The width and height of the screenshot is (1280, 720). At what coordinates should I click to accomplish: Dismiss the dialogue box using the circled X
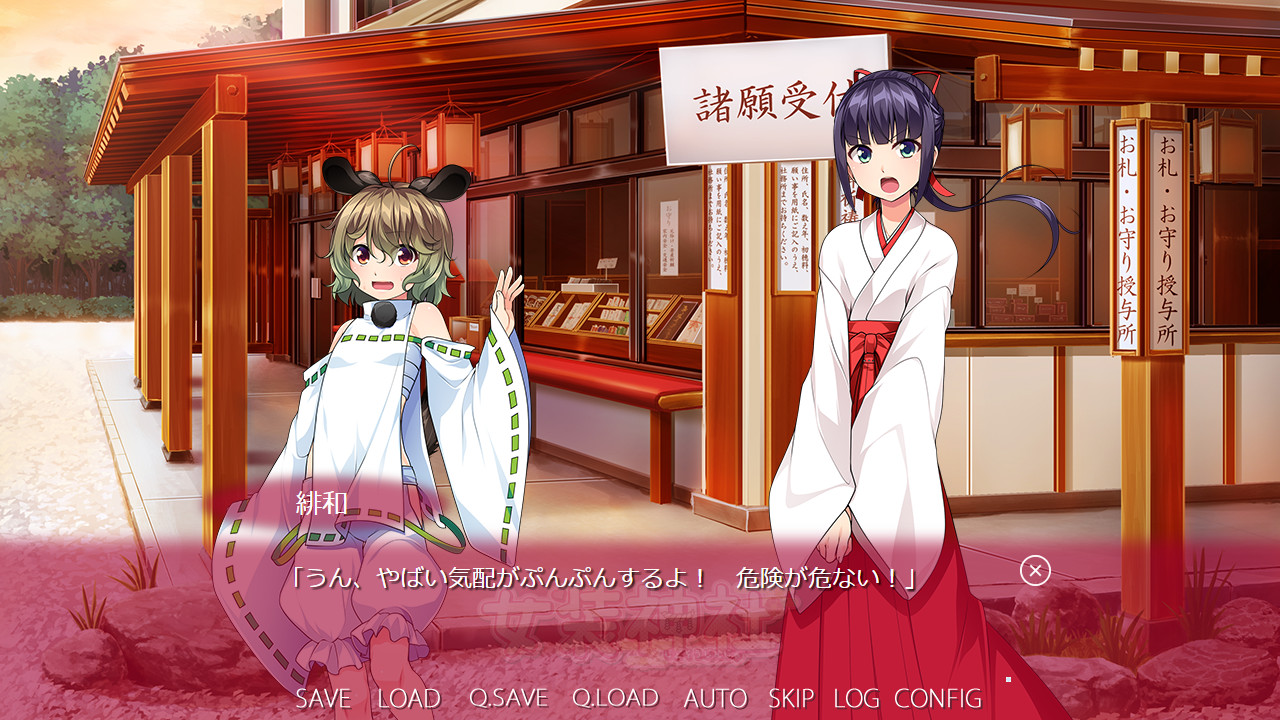click(x=1037, y=572)
